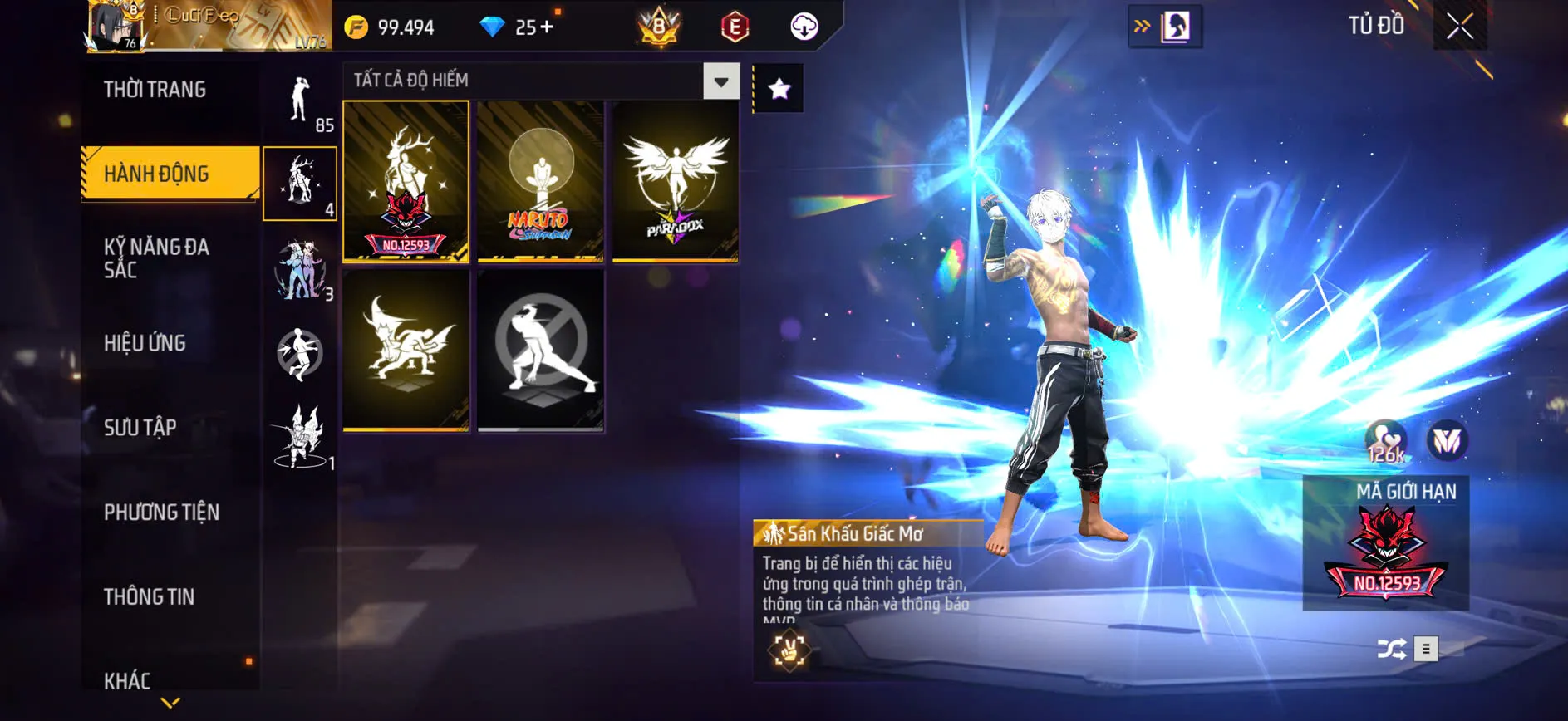Click the diamond currency icon
The width and height of the screenshot is (1568, 721).
[494, 26]
